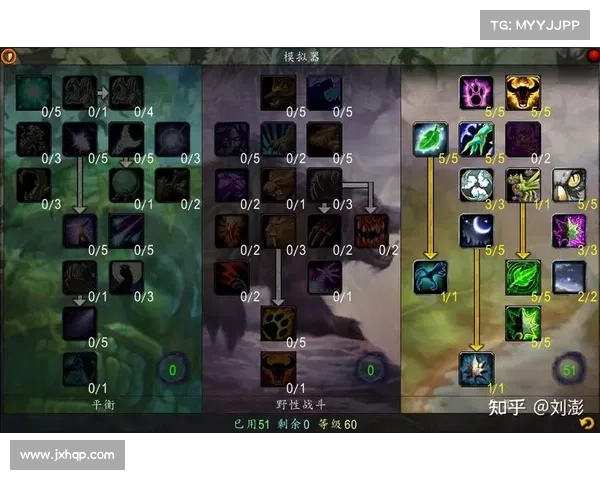Select the green orb Omen of Clarity talent
The height and width of the screenshot is (480, 600).
tap(125, 184)
